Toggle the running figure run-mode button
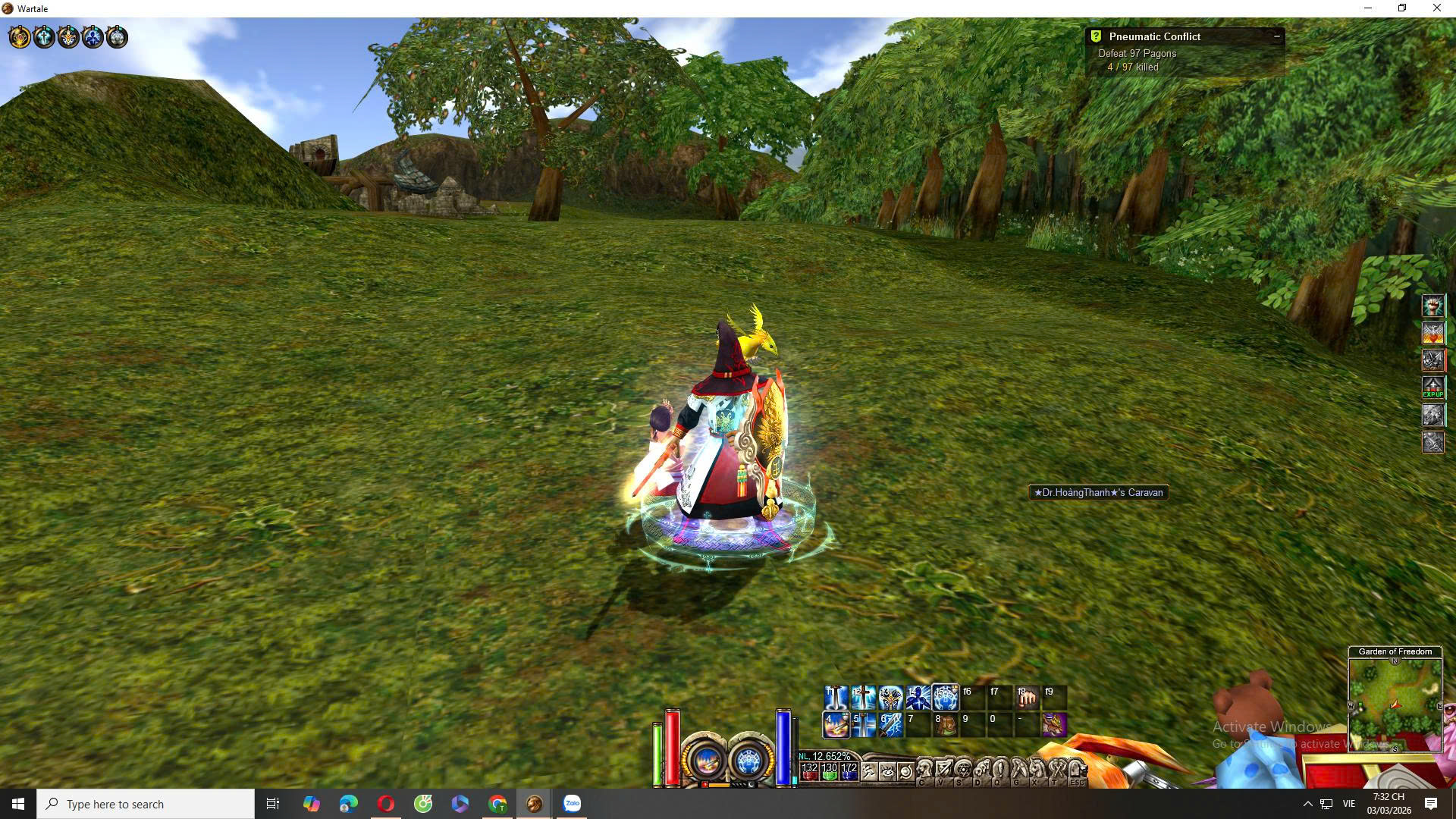 869,772
